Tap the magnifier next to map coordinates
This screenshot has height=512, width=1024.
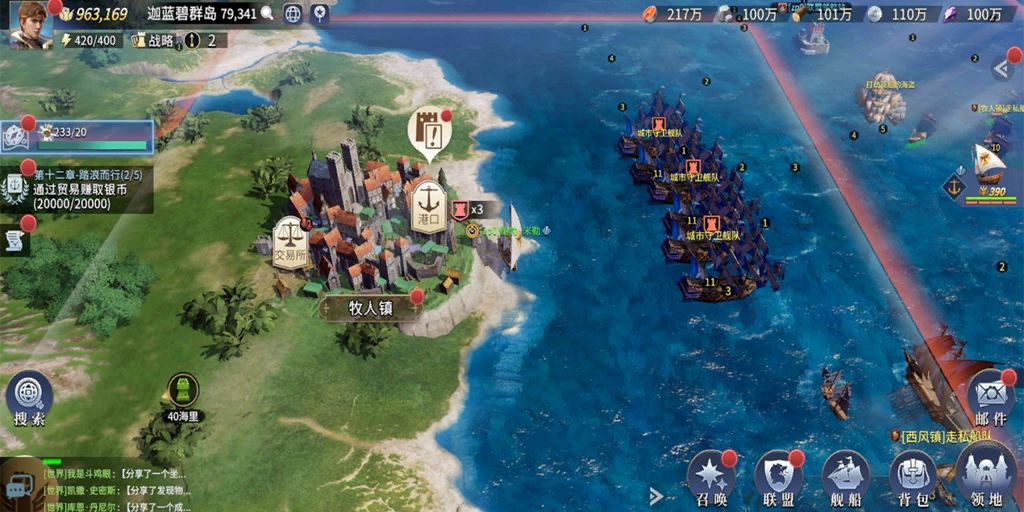click(267, 14)
